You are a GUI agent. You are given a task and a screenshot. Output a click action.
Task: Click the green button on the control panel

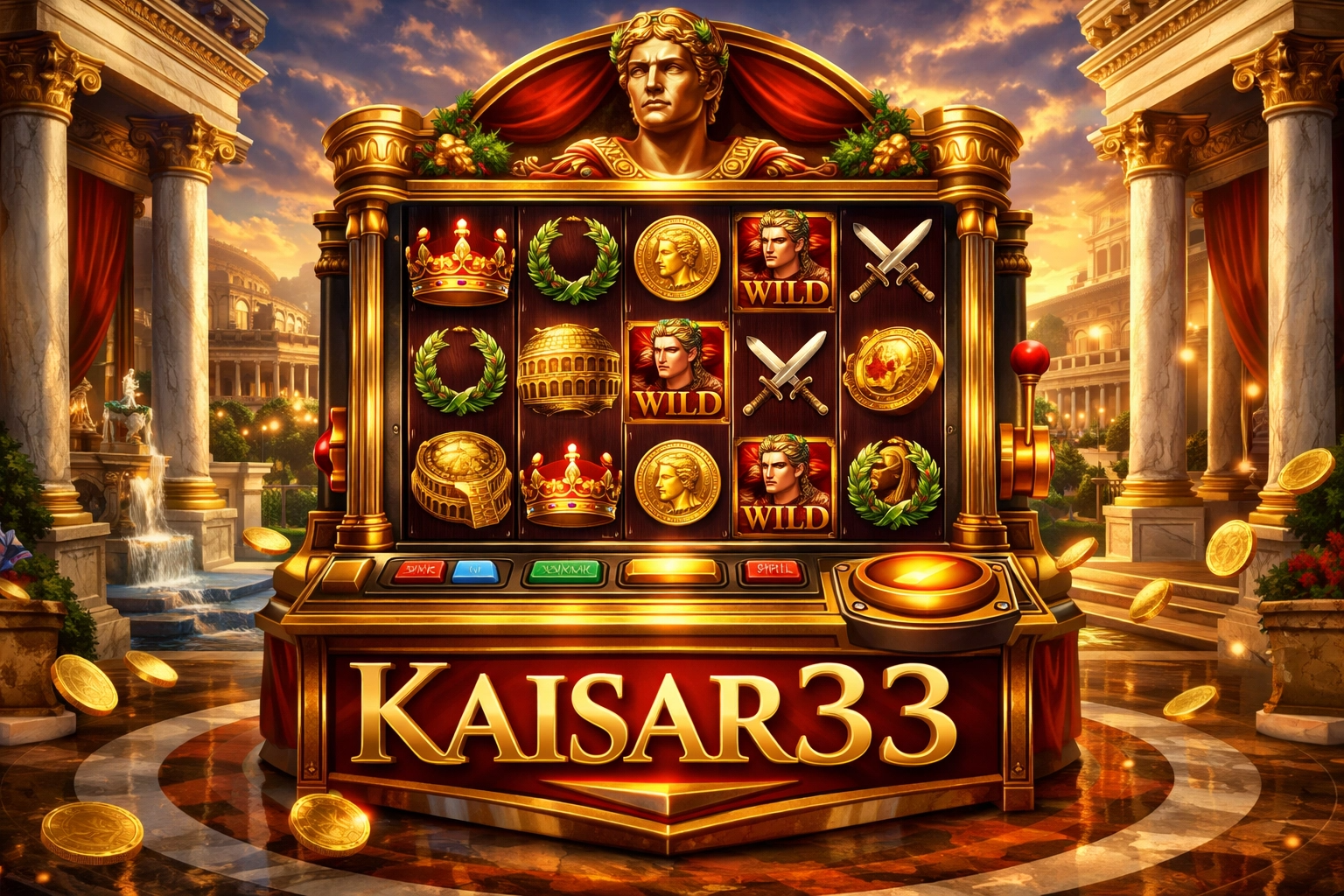pyautogui.click(x=563, y=571)
